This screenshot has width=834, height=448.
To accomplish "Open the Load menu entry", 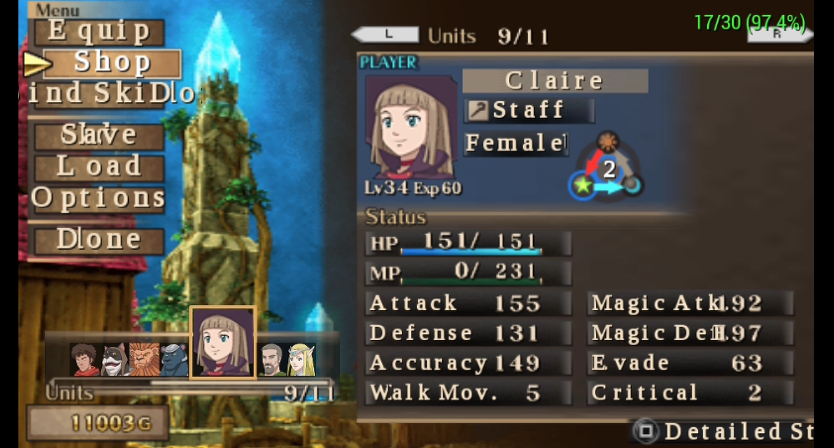I will (x=98, y=166).
